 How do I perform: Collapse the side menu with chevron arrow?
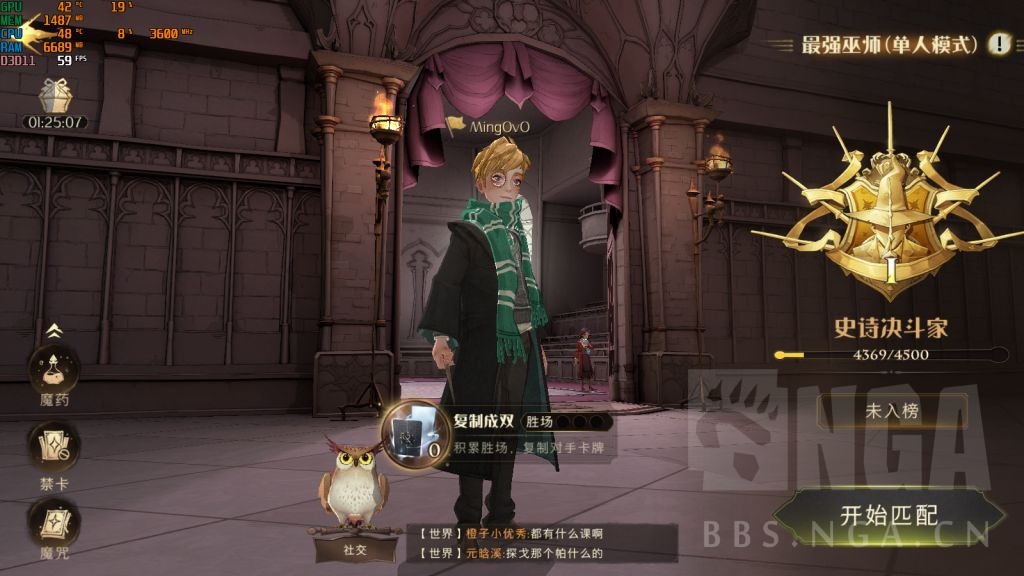[x=54, y=331]
